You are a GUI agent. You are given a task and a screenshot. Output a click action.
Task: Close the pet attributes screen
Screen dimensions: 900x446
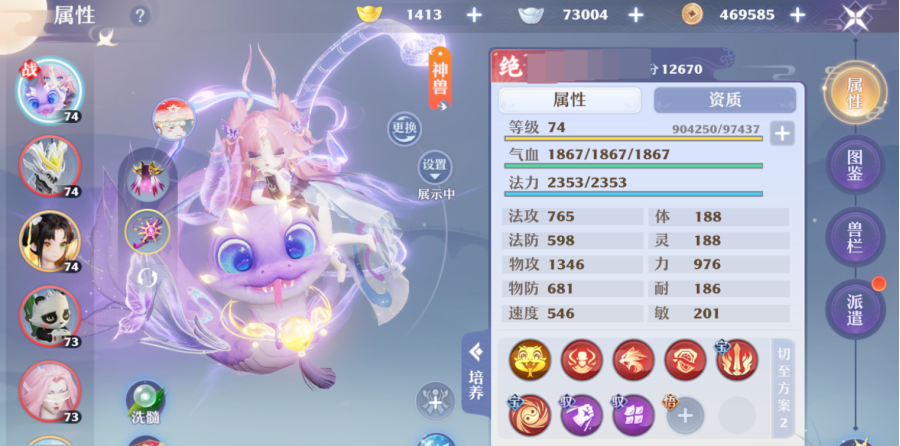[856, 17]
